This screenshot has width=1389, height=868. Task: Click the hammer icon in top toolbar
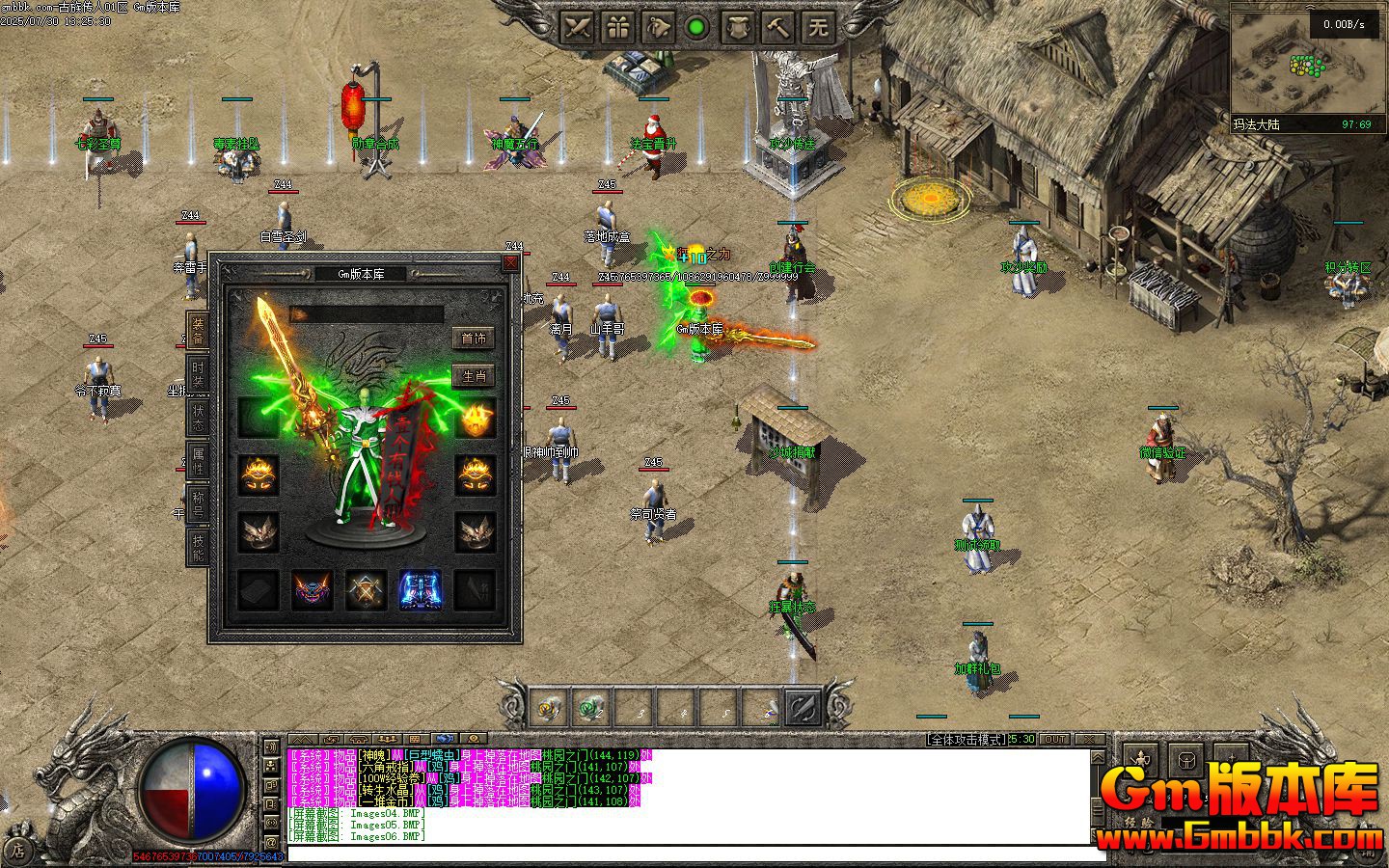[778, 27]
